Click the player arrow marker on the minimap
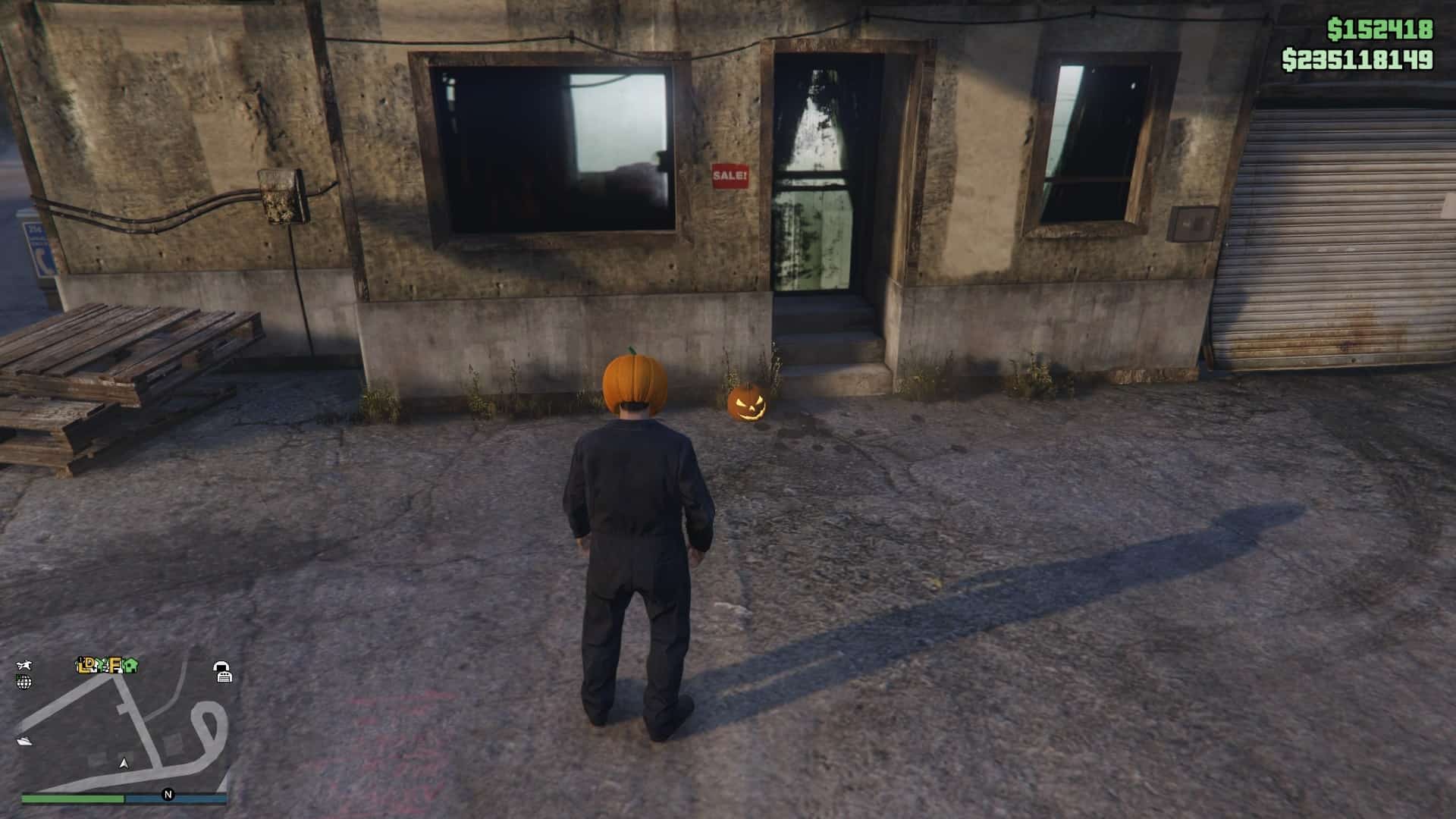Image resolution: width=1456 pixels, height=819 pixels. [x=124, y=764]
